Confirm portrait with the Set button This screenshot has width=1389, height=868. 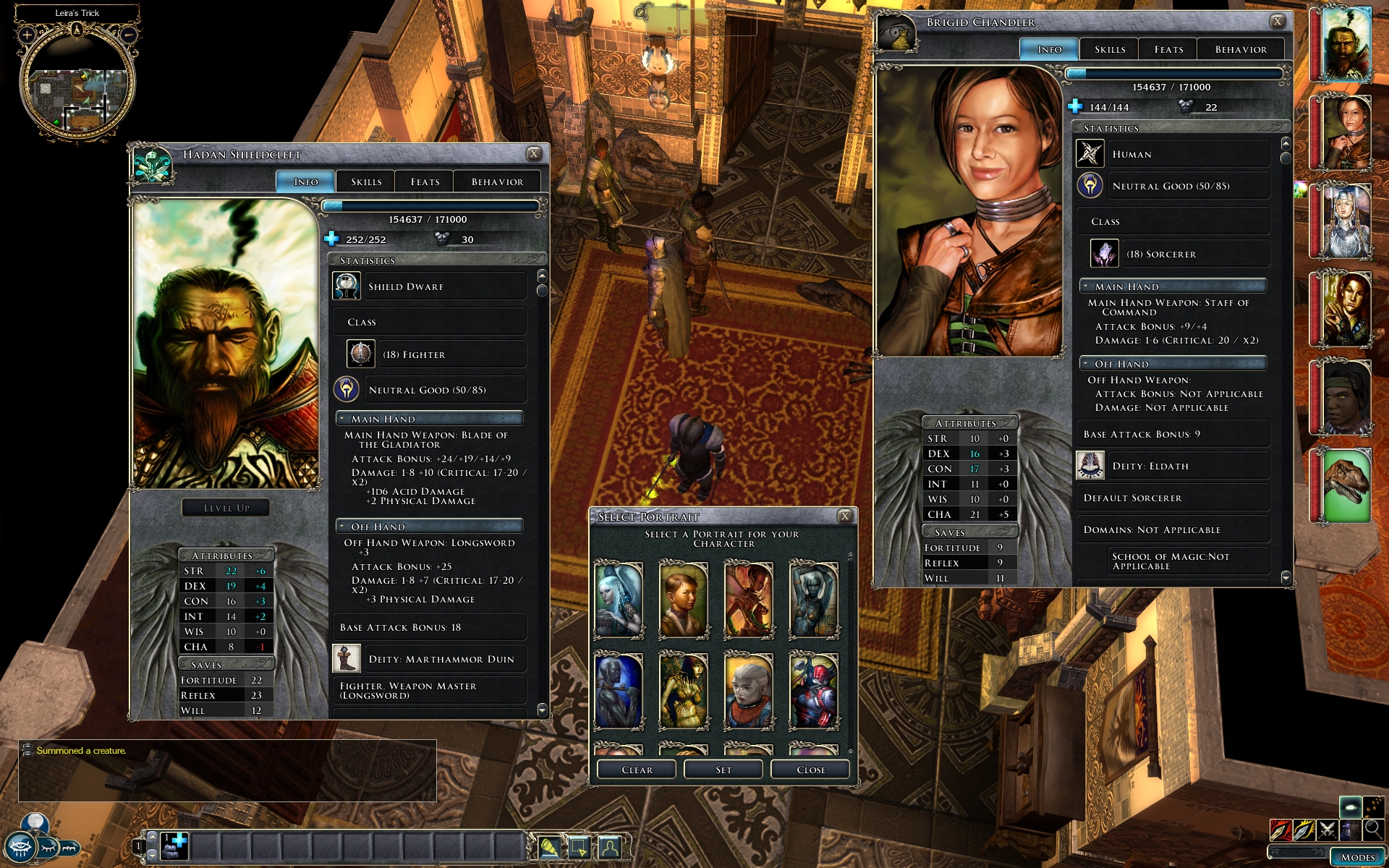click(x=723, y=770)
